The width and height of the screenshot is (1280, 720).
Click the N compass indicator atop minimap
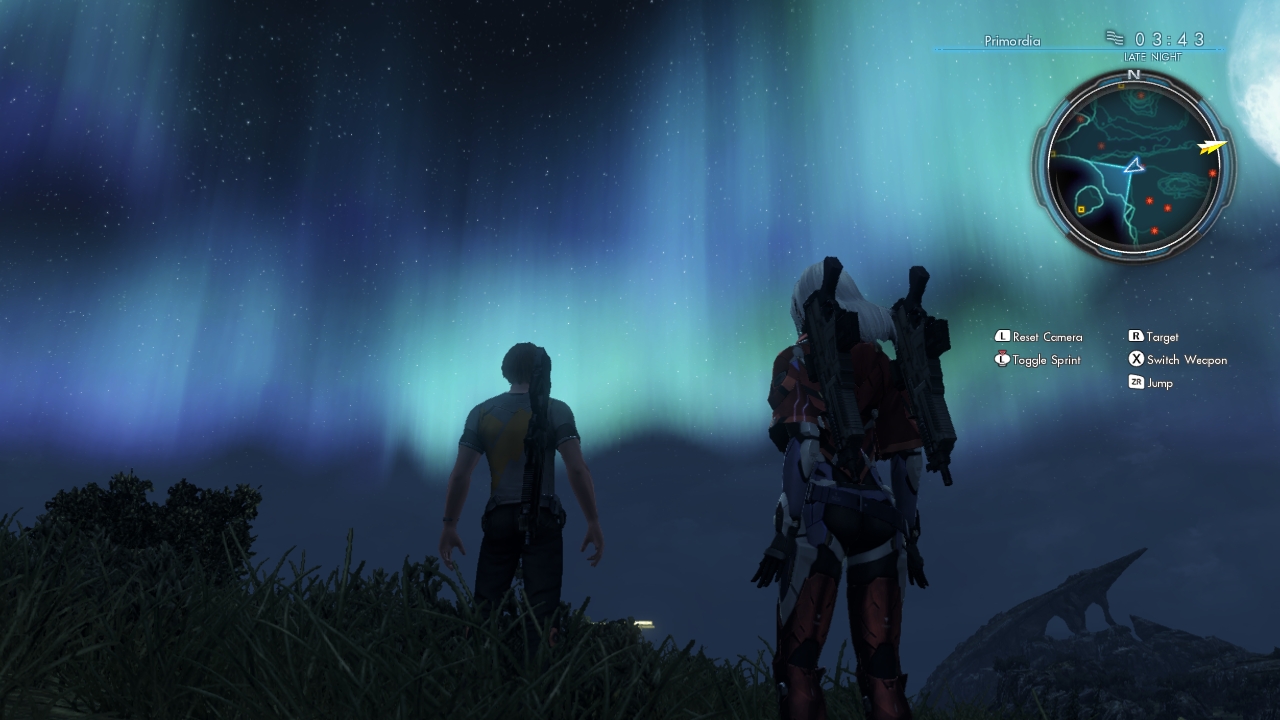1133,75
